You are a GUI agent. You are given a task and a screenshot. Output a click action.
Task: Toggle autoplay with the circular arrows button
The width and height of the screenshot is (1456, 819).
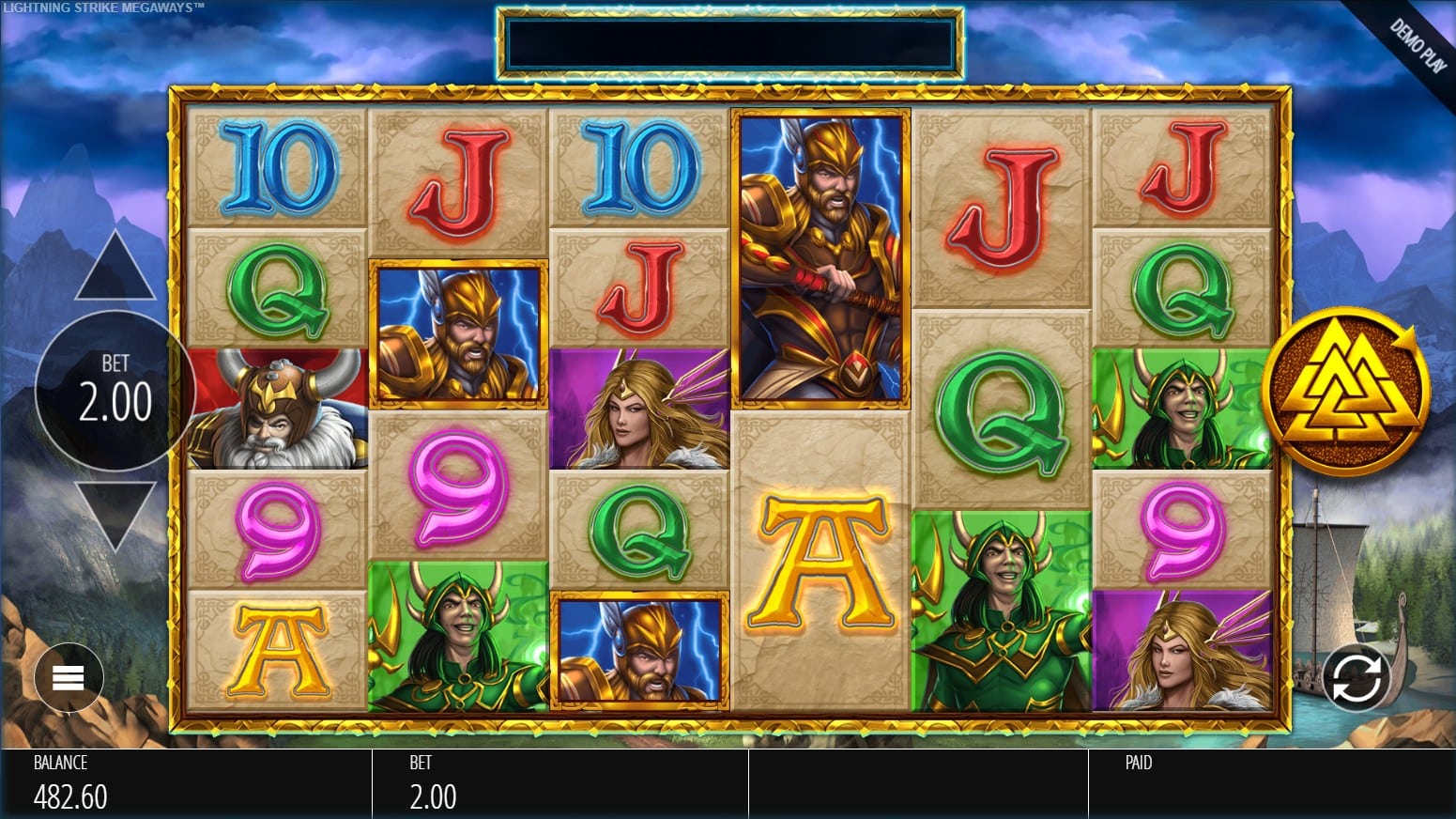1356,678
